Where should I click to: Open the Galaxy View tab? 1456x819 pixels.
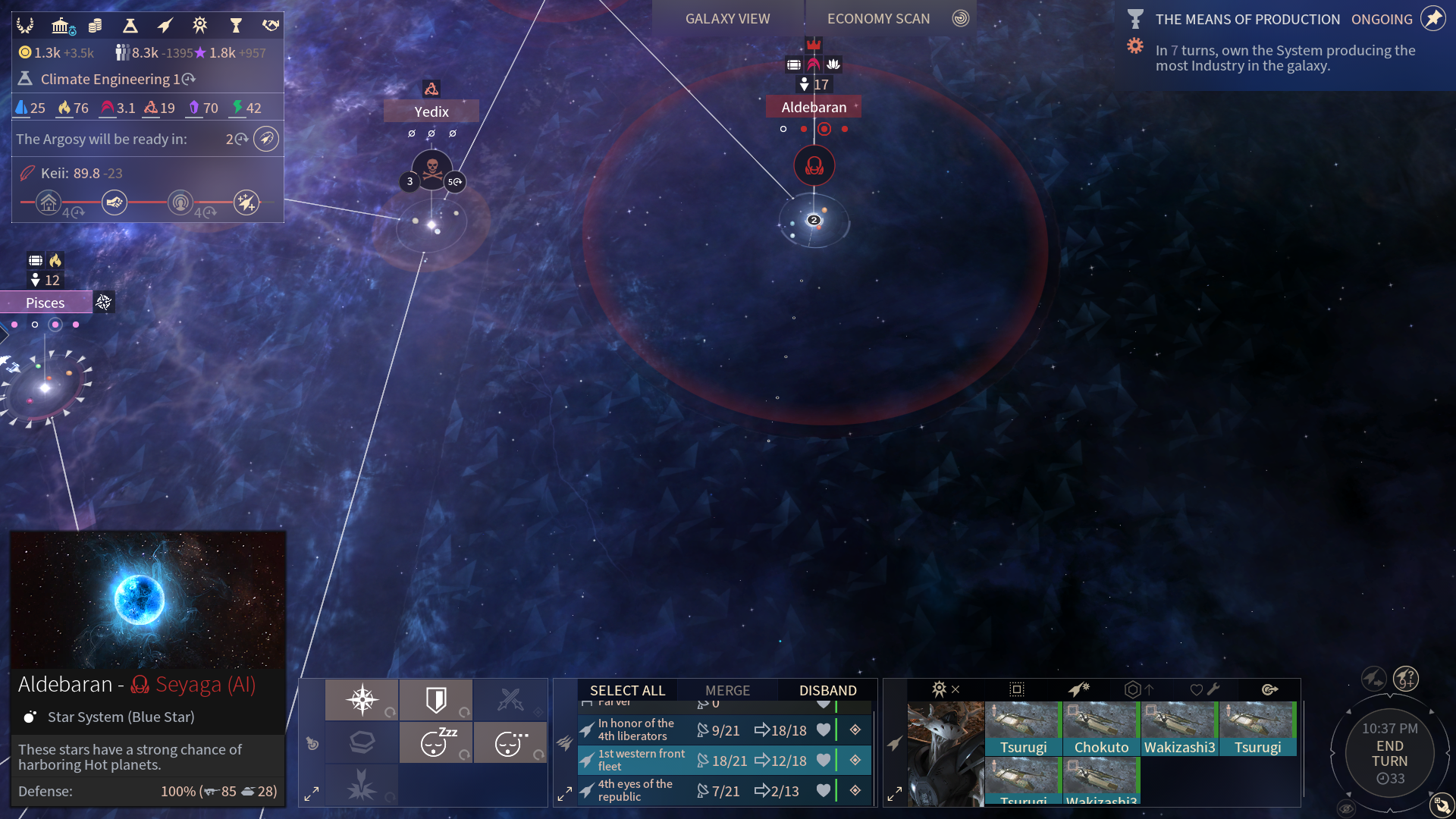point(727,19)
